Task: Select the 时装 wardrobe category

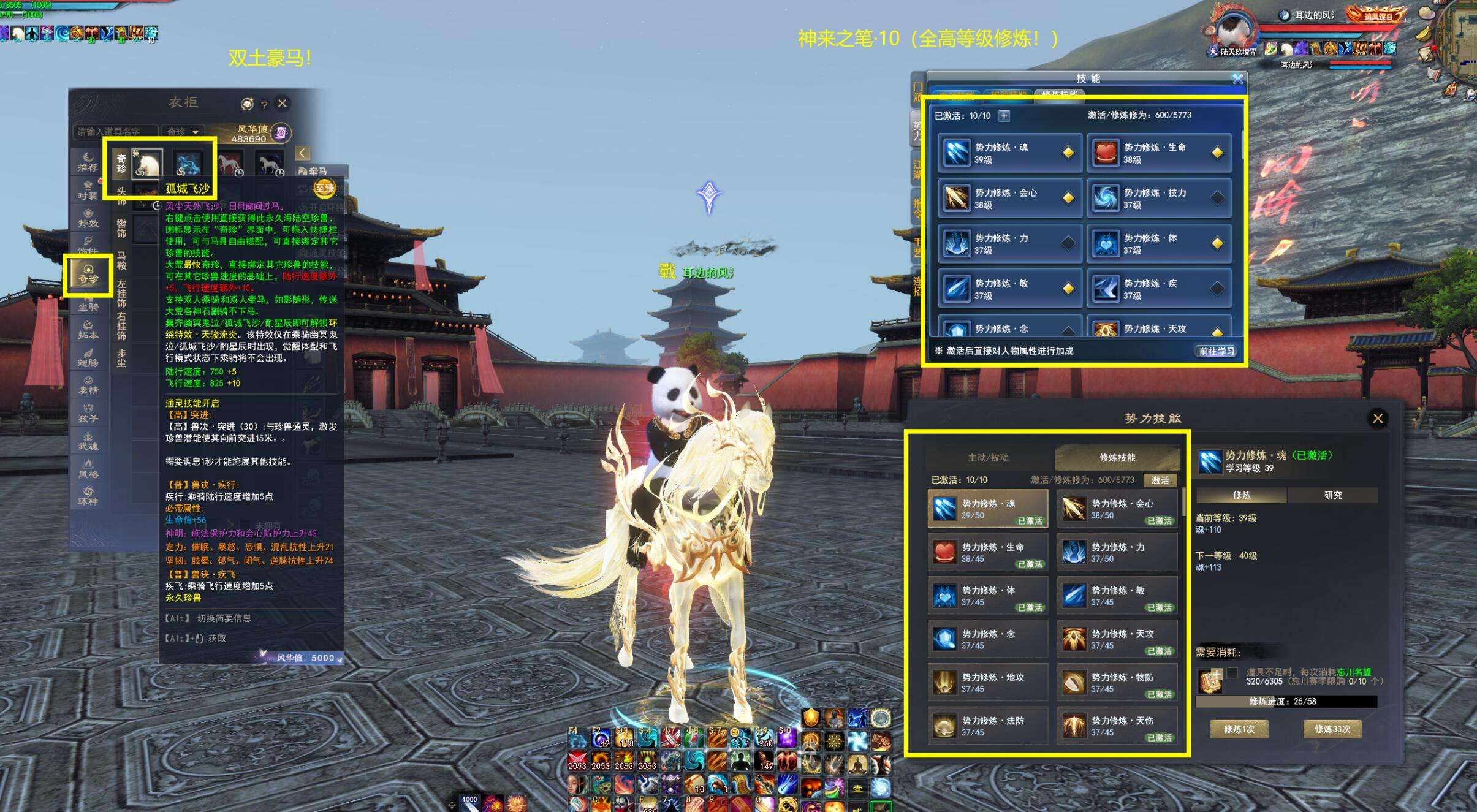Action: [88, 191]
